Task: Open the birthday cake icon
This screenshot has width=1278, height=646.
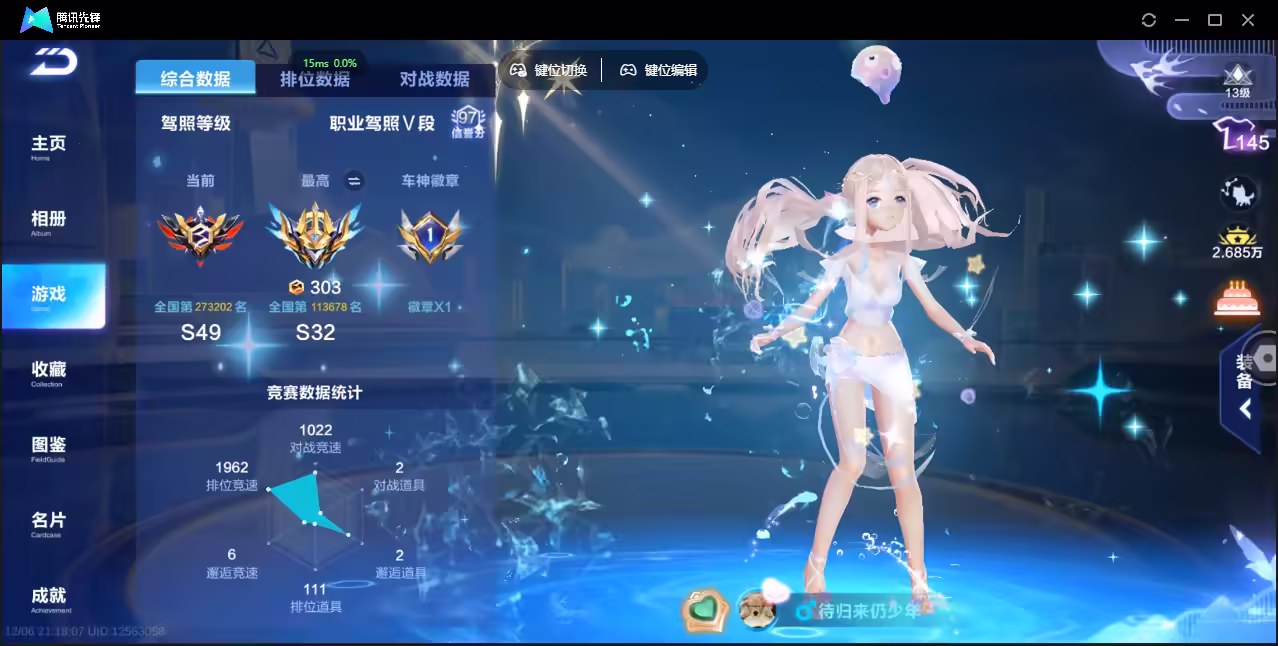Action: (x=1237, y=299)
